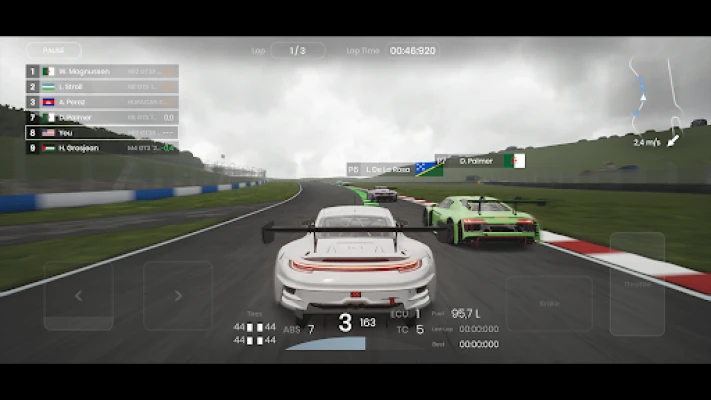Steer left with the left arrow pad
711x400 pixels.
click(78, 296)
